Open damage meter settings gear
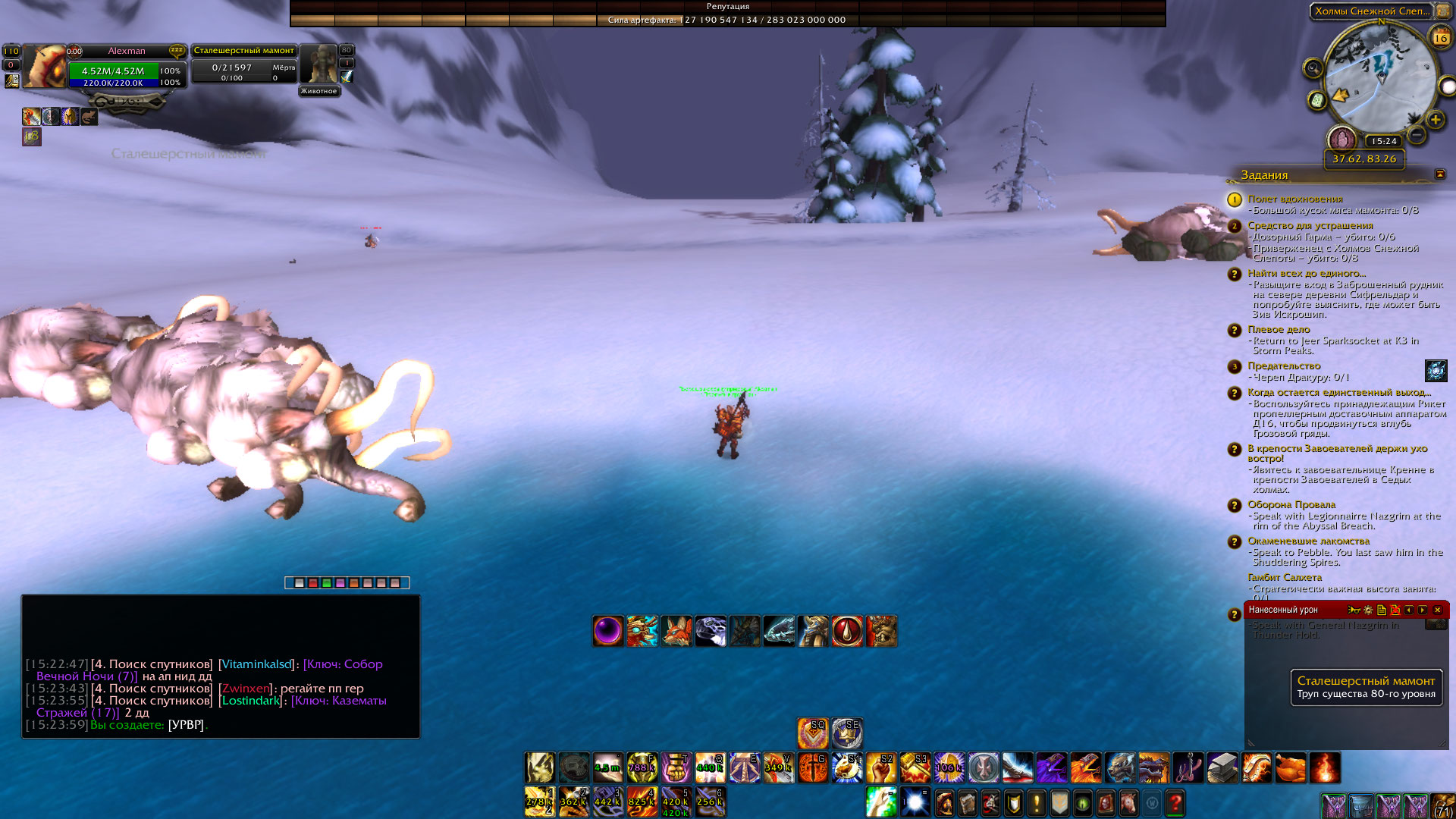Image resolution: width=1456 pixels, height=819 pixels. click(1368, 610)
